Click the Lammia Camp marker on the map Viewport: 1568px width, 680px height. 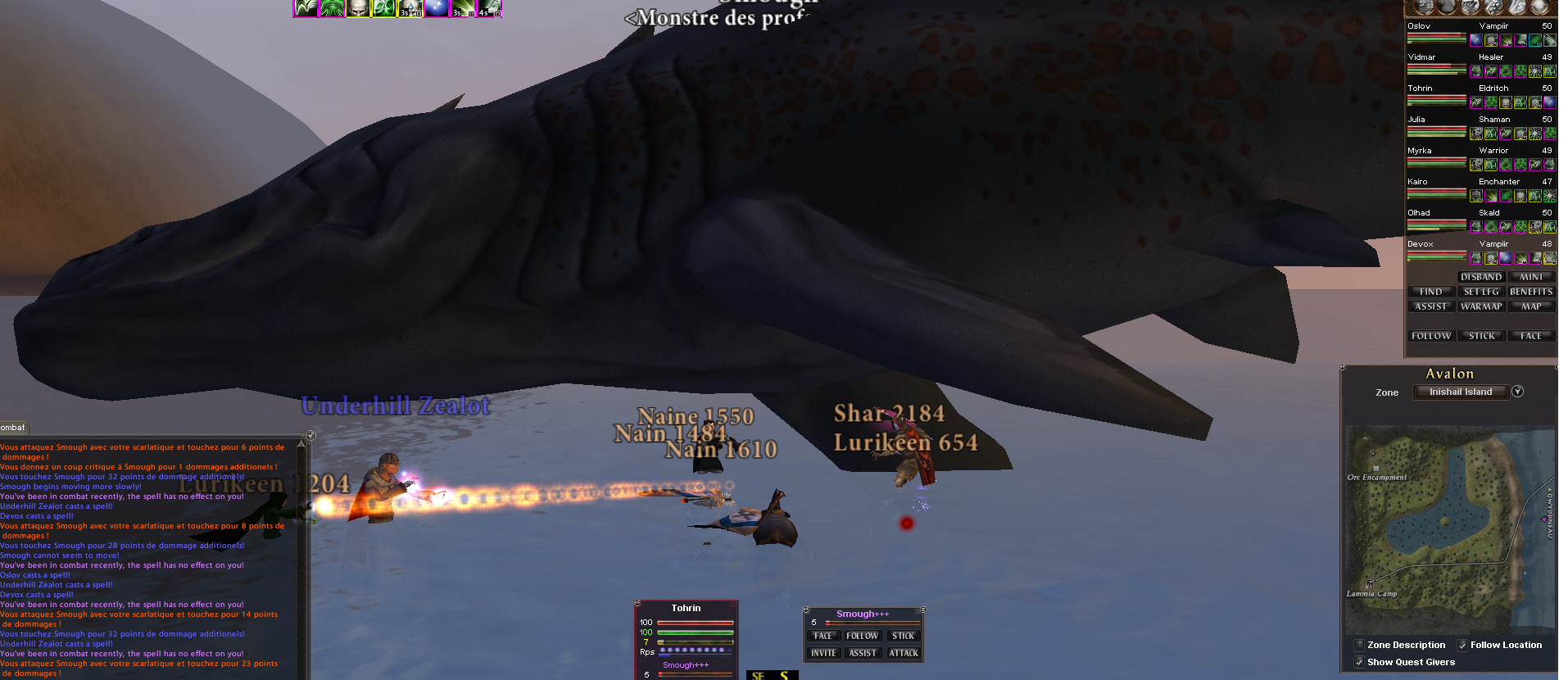(x=1370, y=584)
